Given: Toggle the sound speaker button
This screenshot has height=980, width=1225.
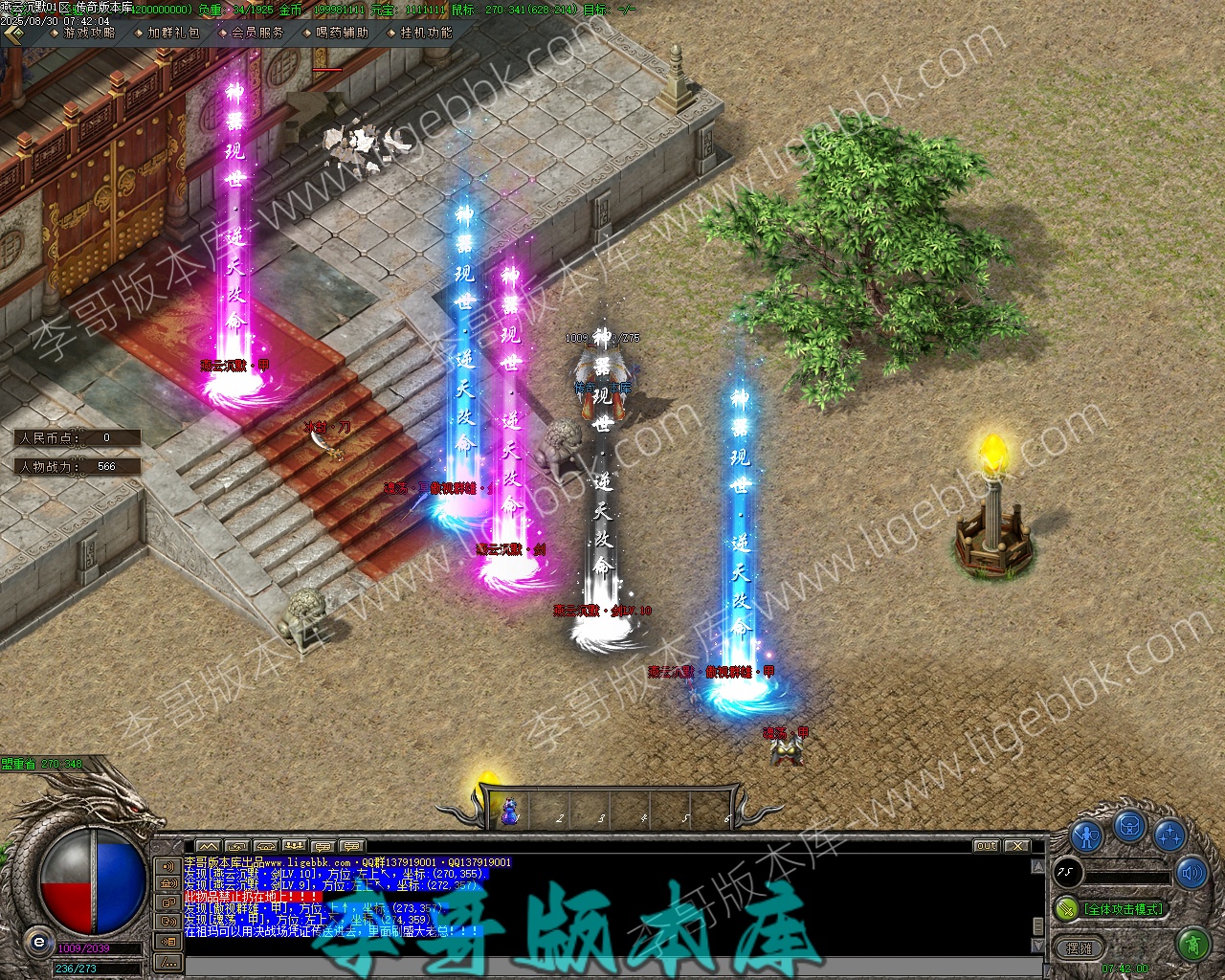Looking at the screenshot, I should click(x=1192, y=872).
